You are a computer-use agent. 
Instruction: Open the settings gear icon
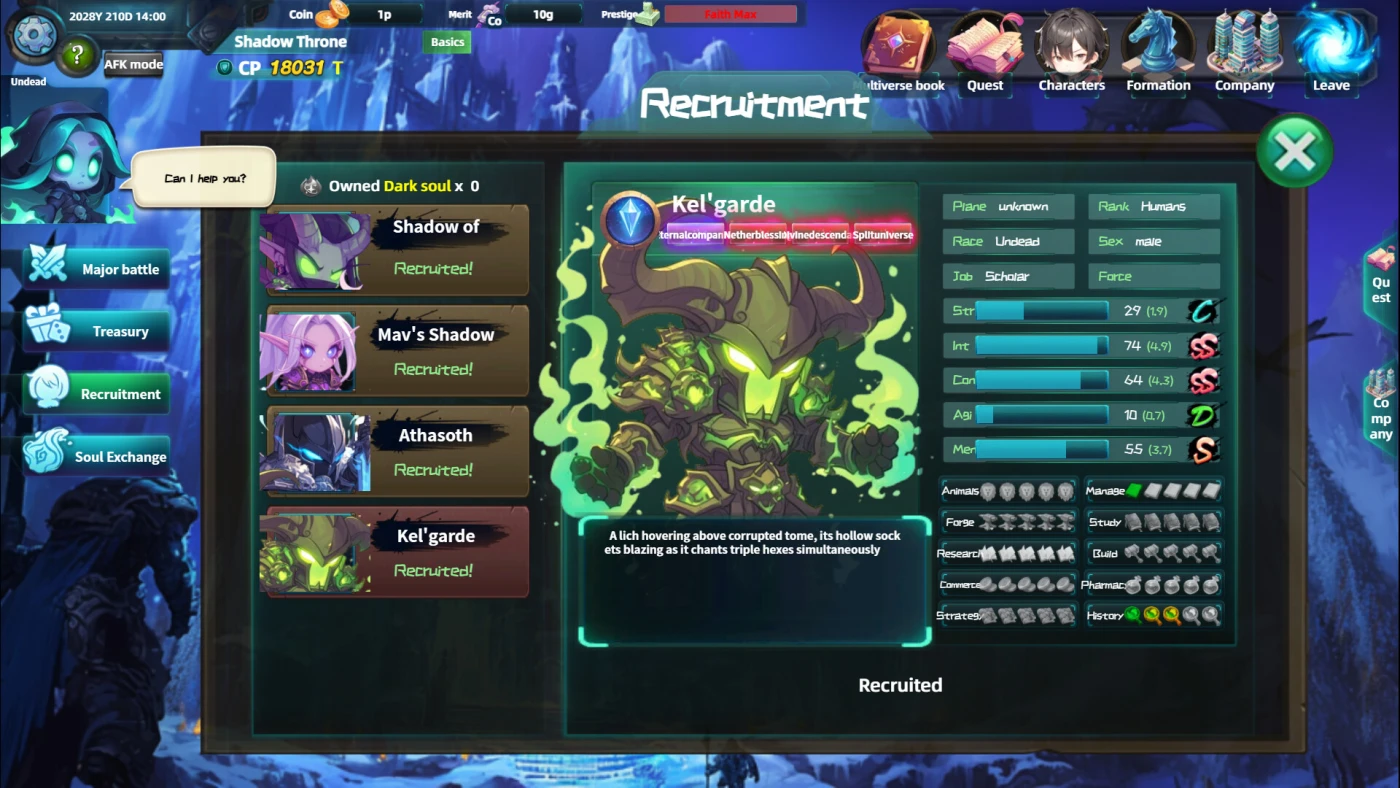pyautogui.click(x=34, y=36)
